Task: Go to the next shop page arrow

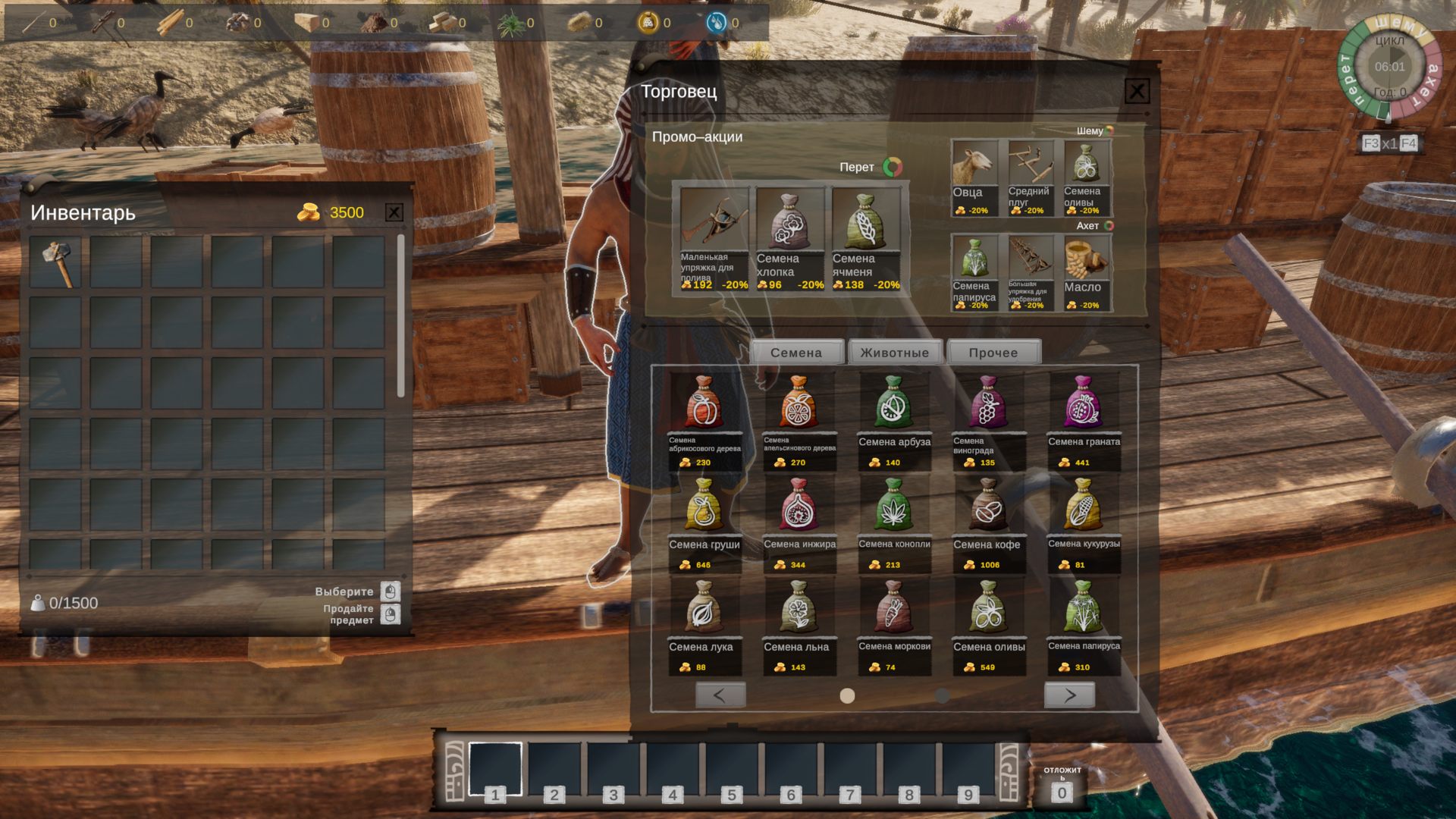Action: tap(1069, 695)
